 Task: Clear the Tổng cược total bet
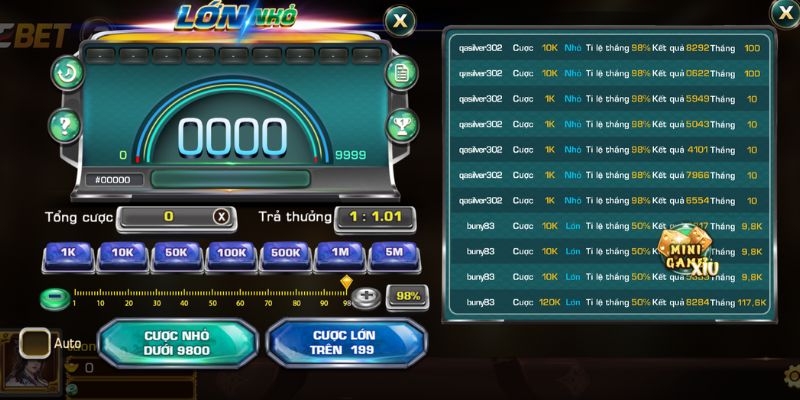pyautogui.click(x=221, y=216)
